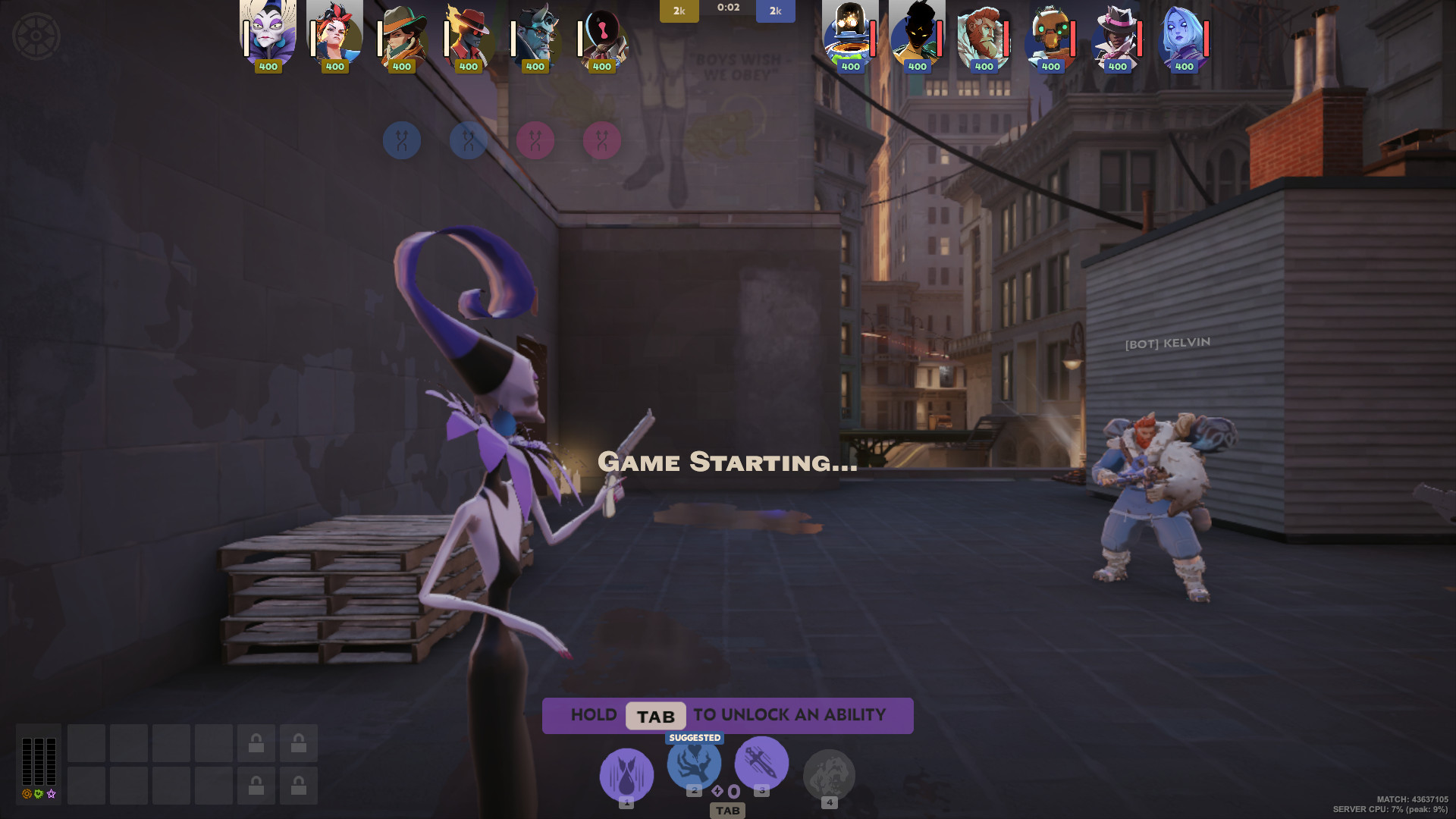The height and width of the screenshot is (819, 1456).
Task: Select ability 1, the purple droplet skill
Action: click(x=626, y=773)
